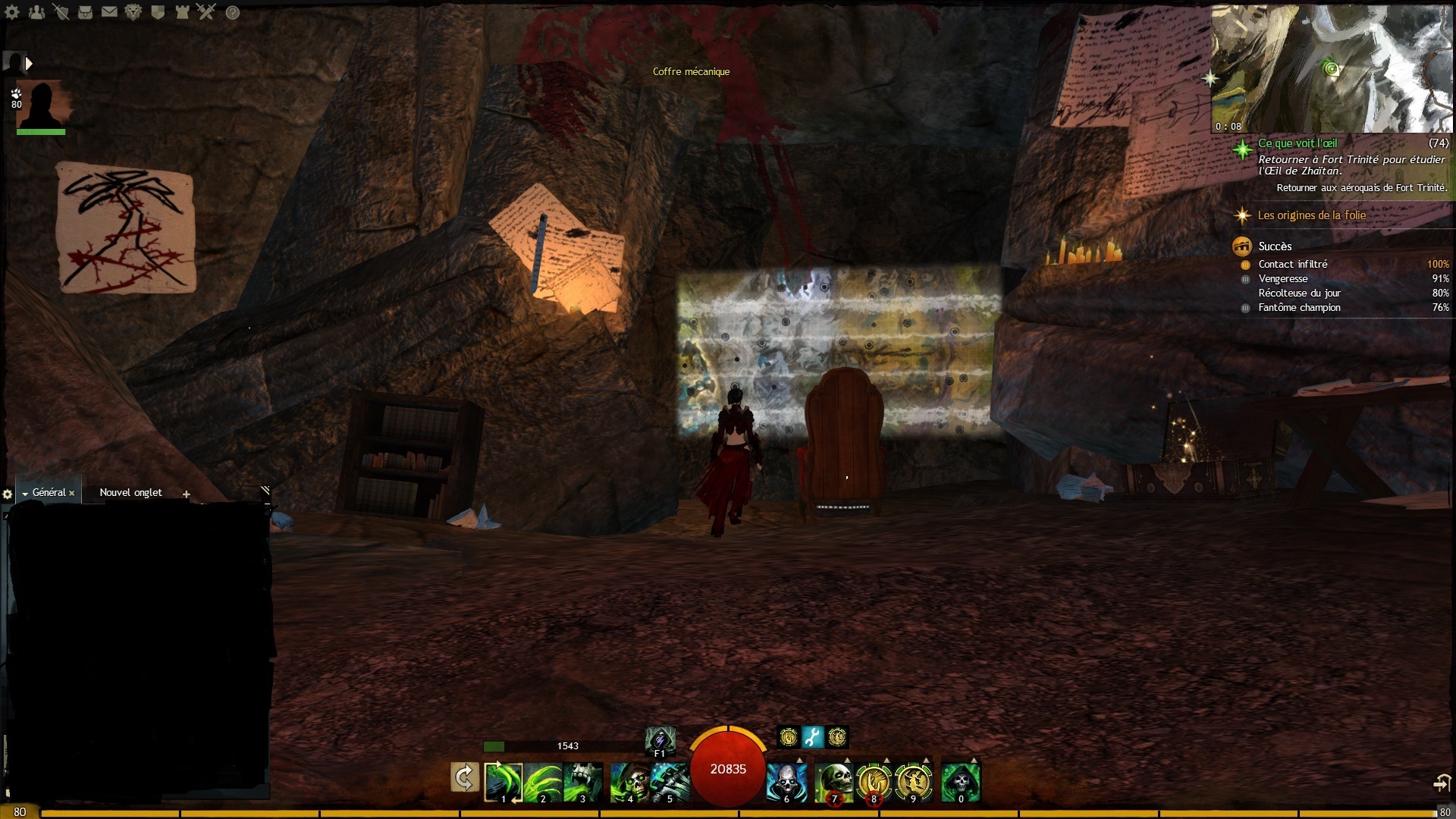Open the crossed swords PvP panel
The height and width of the screenshot is (819, 1456).
point(206,12)
